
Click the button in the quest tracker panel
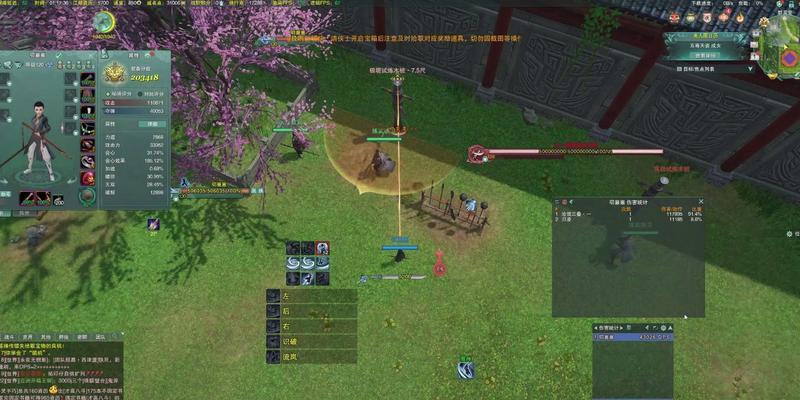point(707,56)
